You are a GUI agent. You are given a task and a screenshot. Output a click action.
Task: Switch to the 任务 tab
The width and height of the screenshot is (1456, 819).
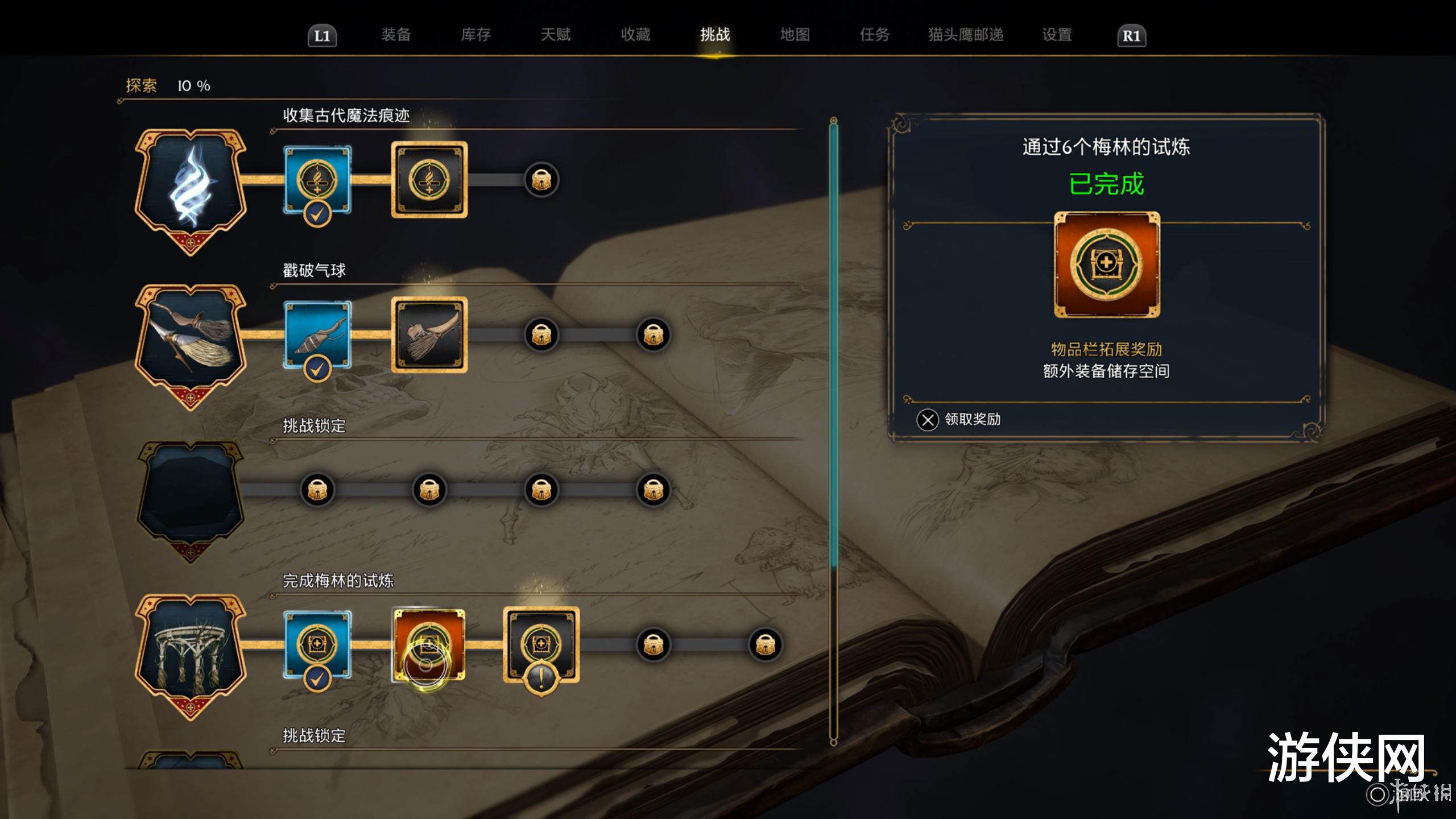(x=874, y=35)
